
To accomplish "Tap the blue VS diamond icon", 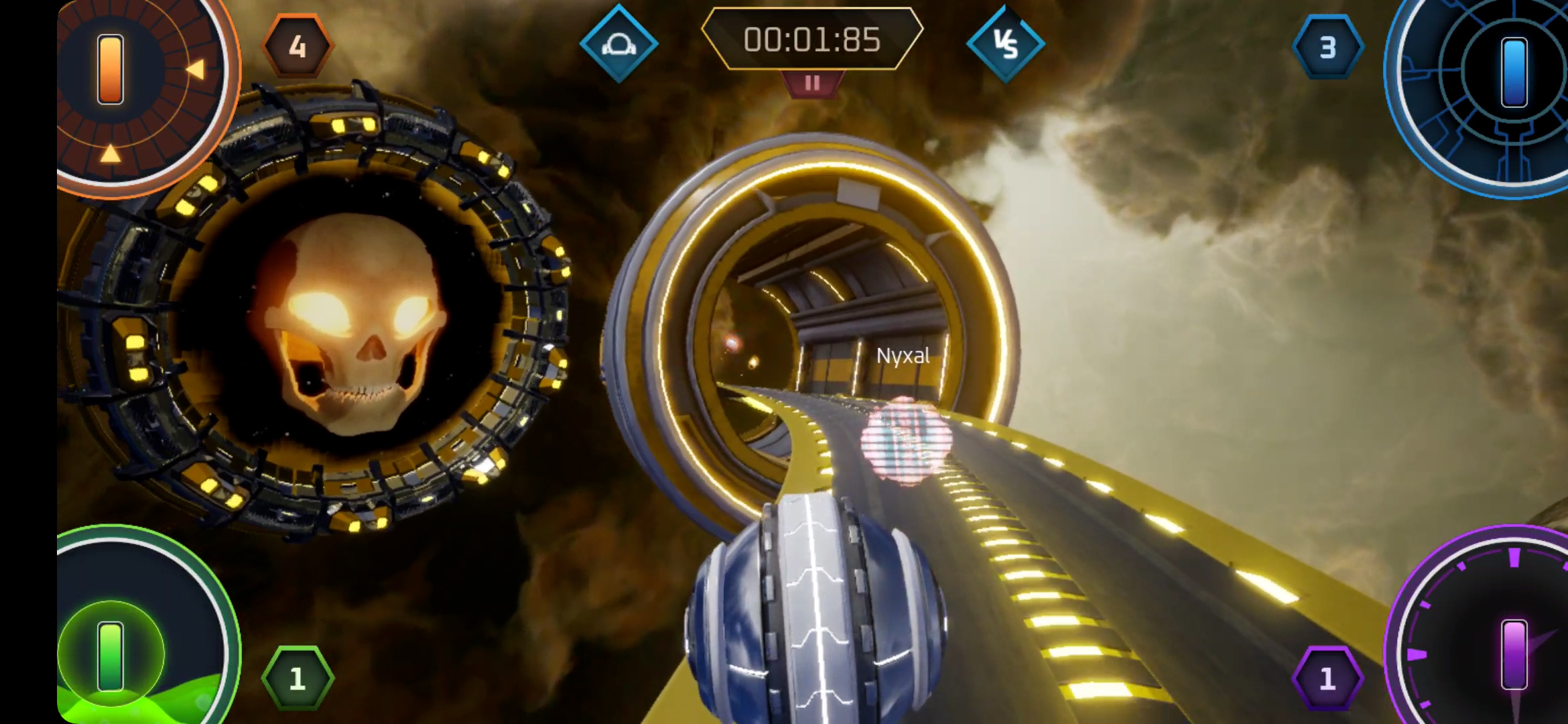I will point(1005,44).
